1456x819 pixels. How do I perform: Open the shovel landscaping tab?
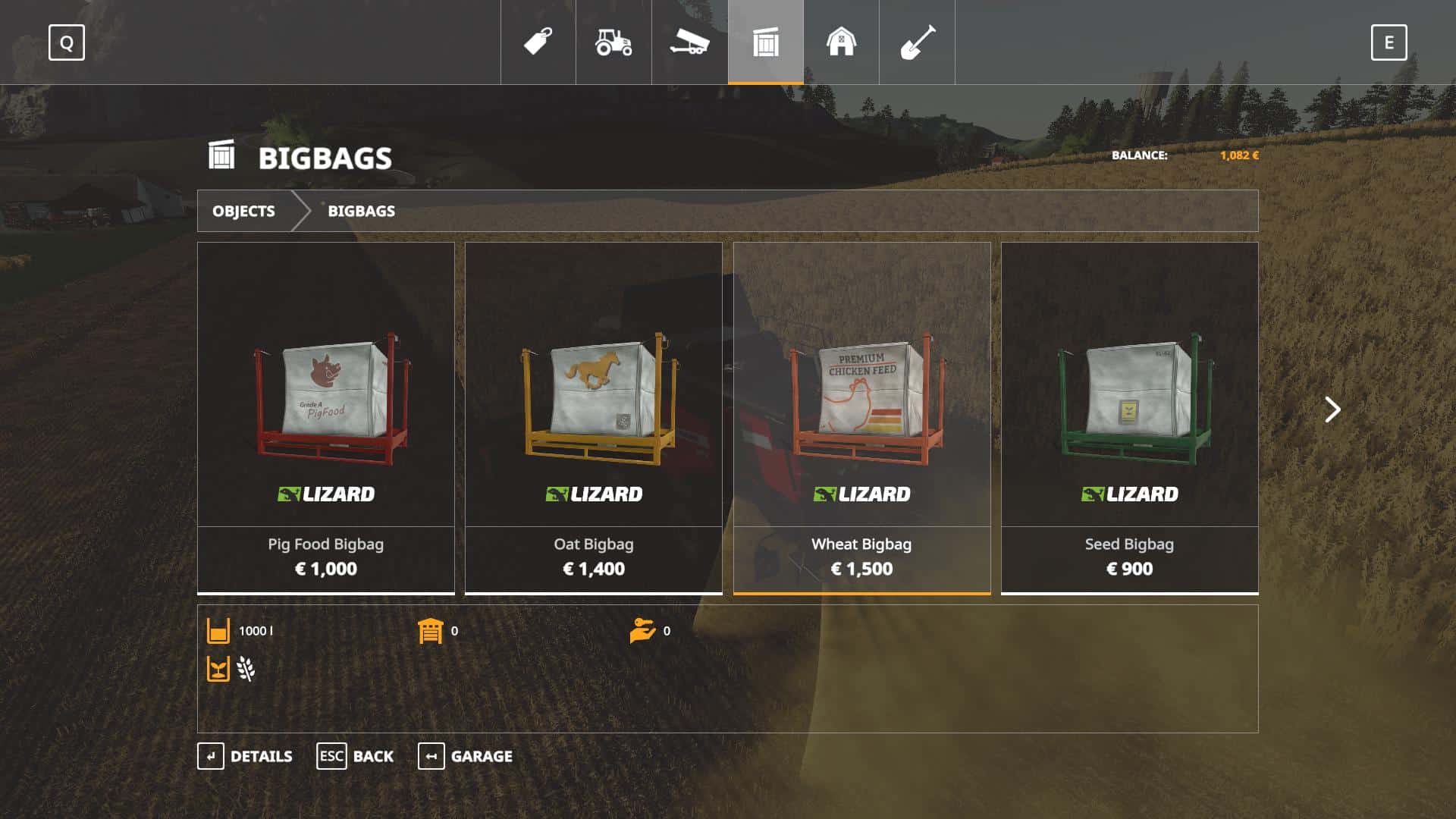(917, 42)
